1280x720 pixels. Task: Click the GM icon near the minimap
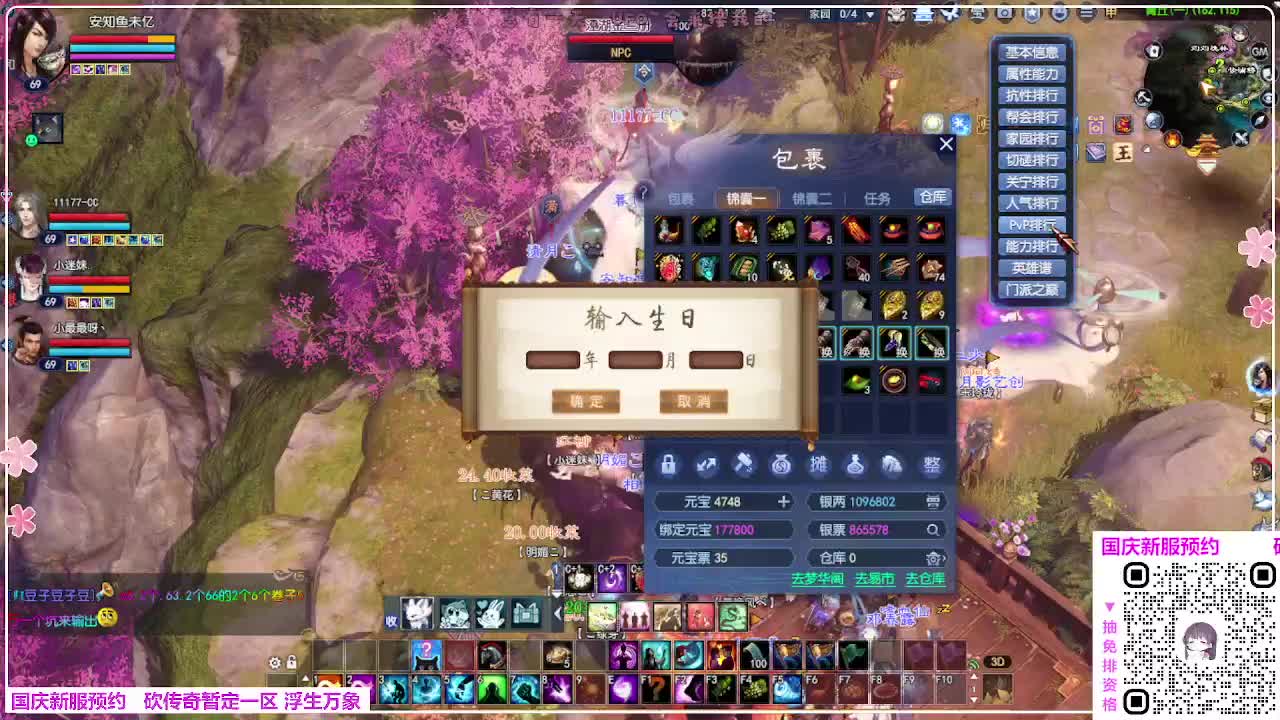pos(1259,51)
